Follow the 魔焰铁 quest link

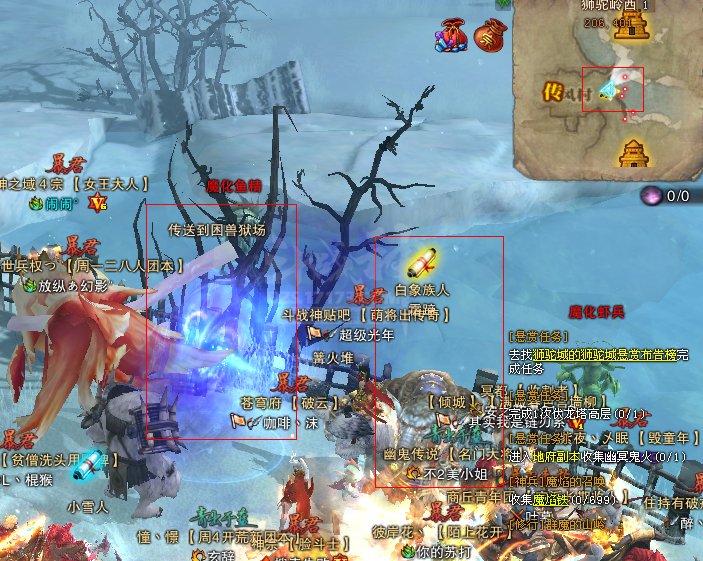pos(549,498)
